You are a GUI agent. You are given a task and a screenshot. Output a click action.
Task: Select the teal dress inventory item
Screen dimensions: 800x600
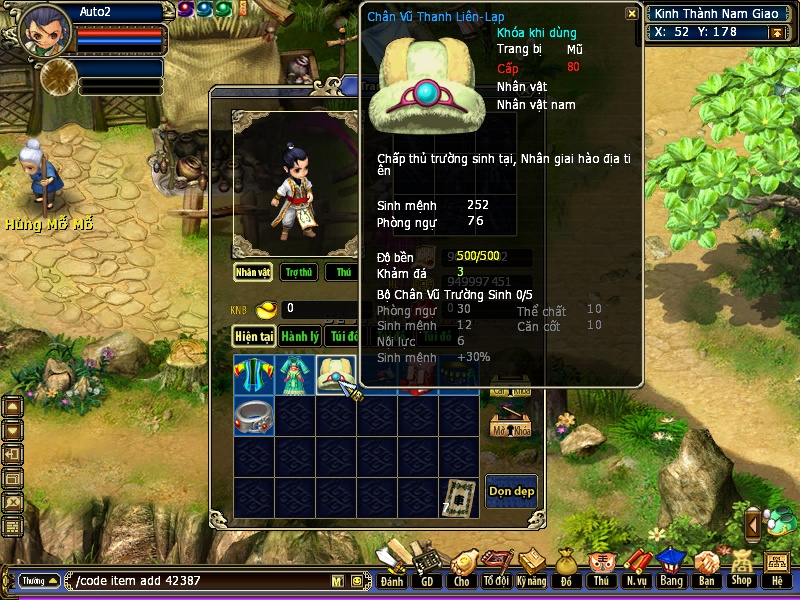click(295, 374)
